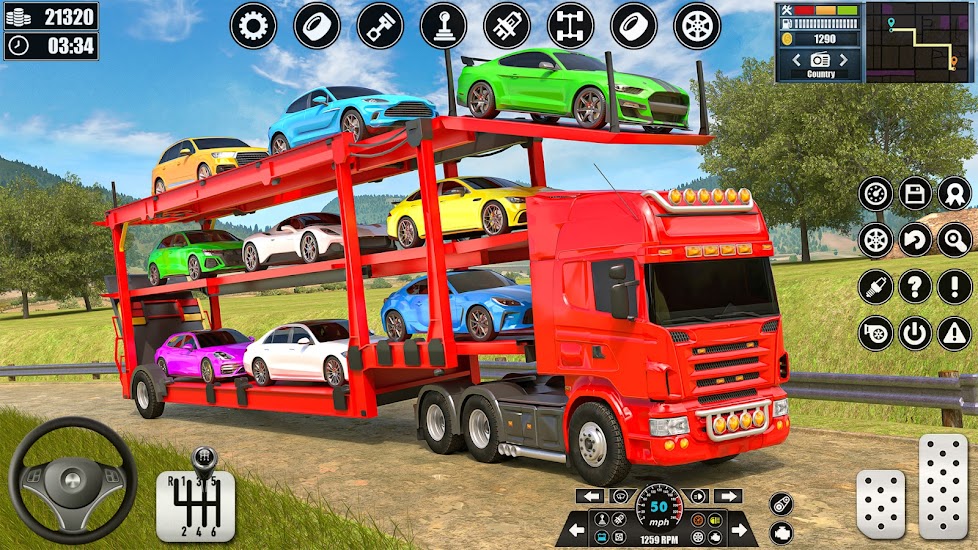
Task: Switch to the previous radio station
Action: [x=796, y=60]
